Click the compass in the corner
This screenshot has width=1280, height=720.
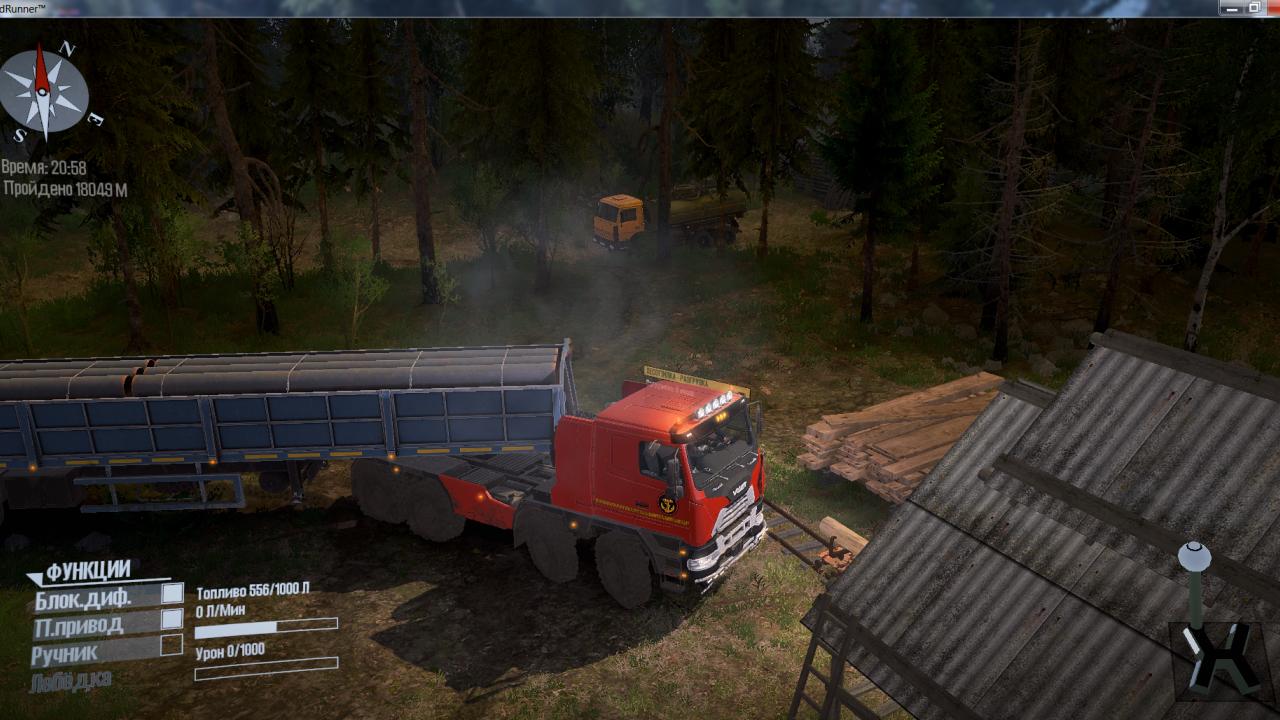43,92
